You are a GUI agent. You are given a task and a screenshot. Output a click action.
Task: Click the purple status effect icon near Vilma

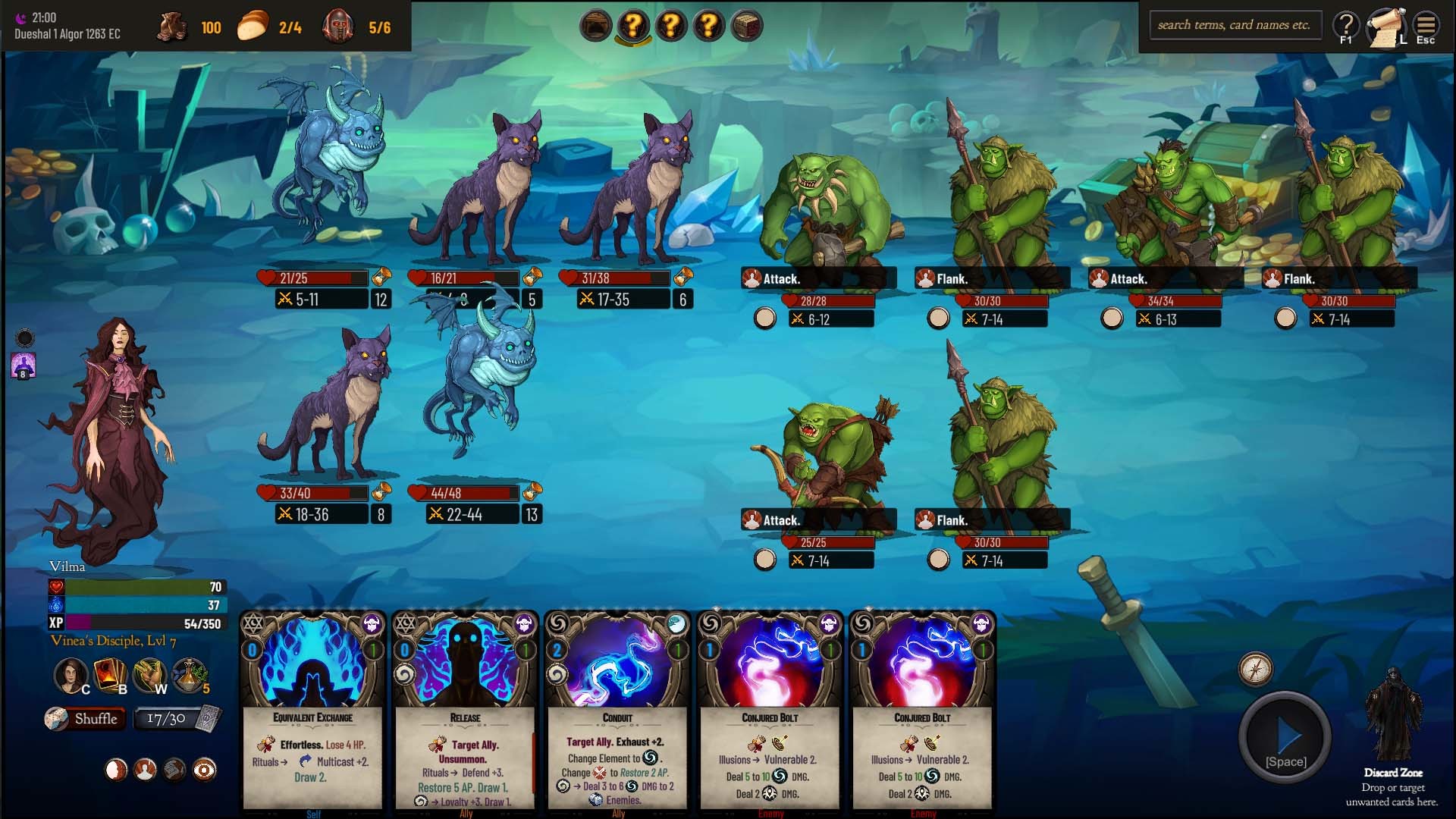24,366
